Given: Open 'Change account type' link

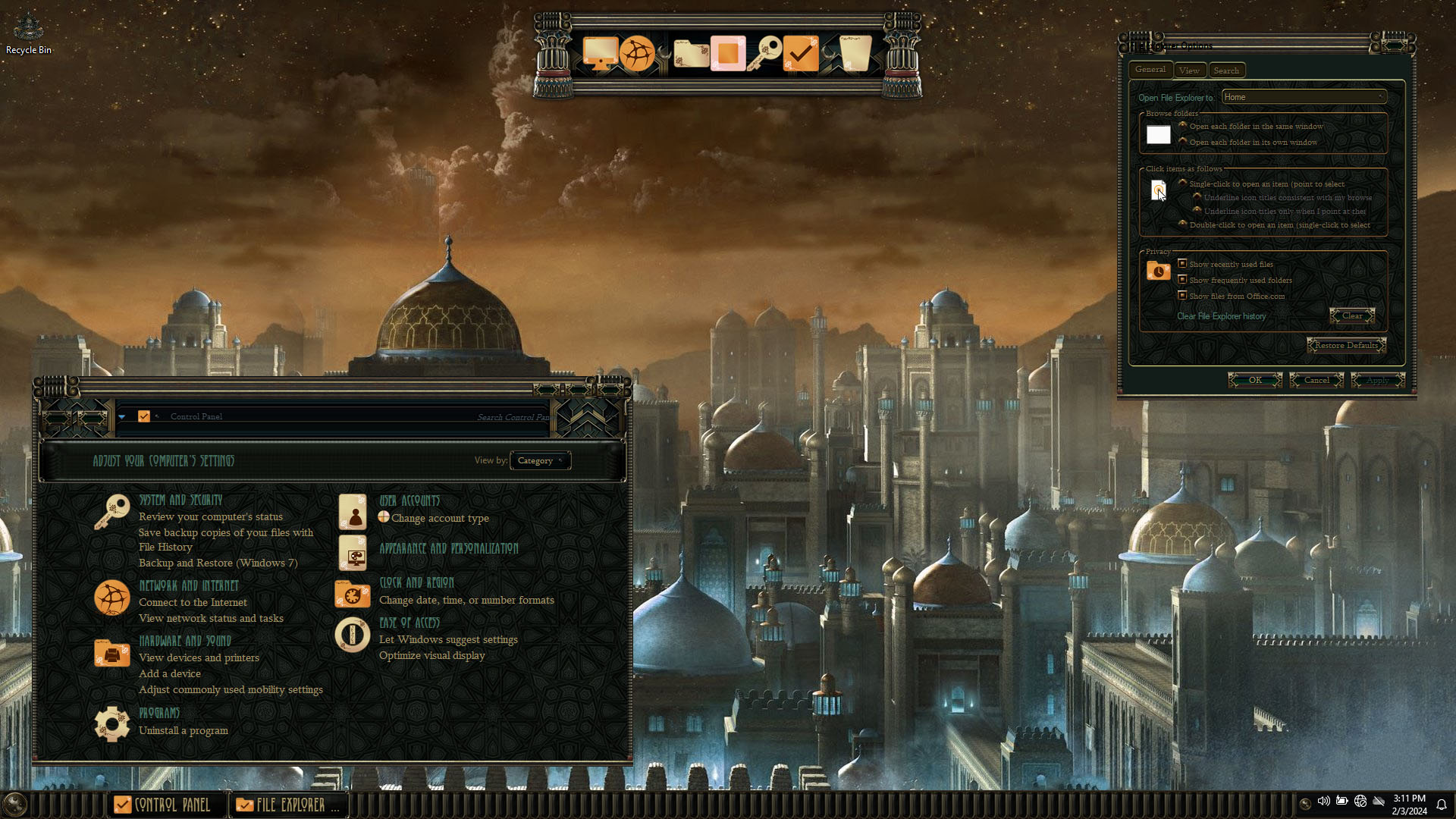Looking at the screenshot, I should point(440,518).
